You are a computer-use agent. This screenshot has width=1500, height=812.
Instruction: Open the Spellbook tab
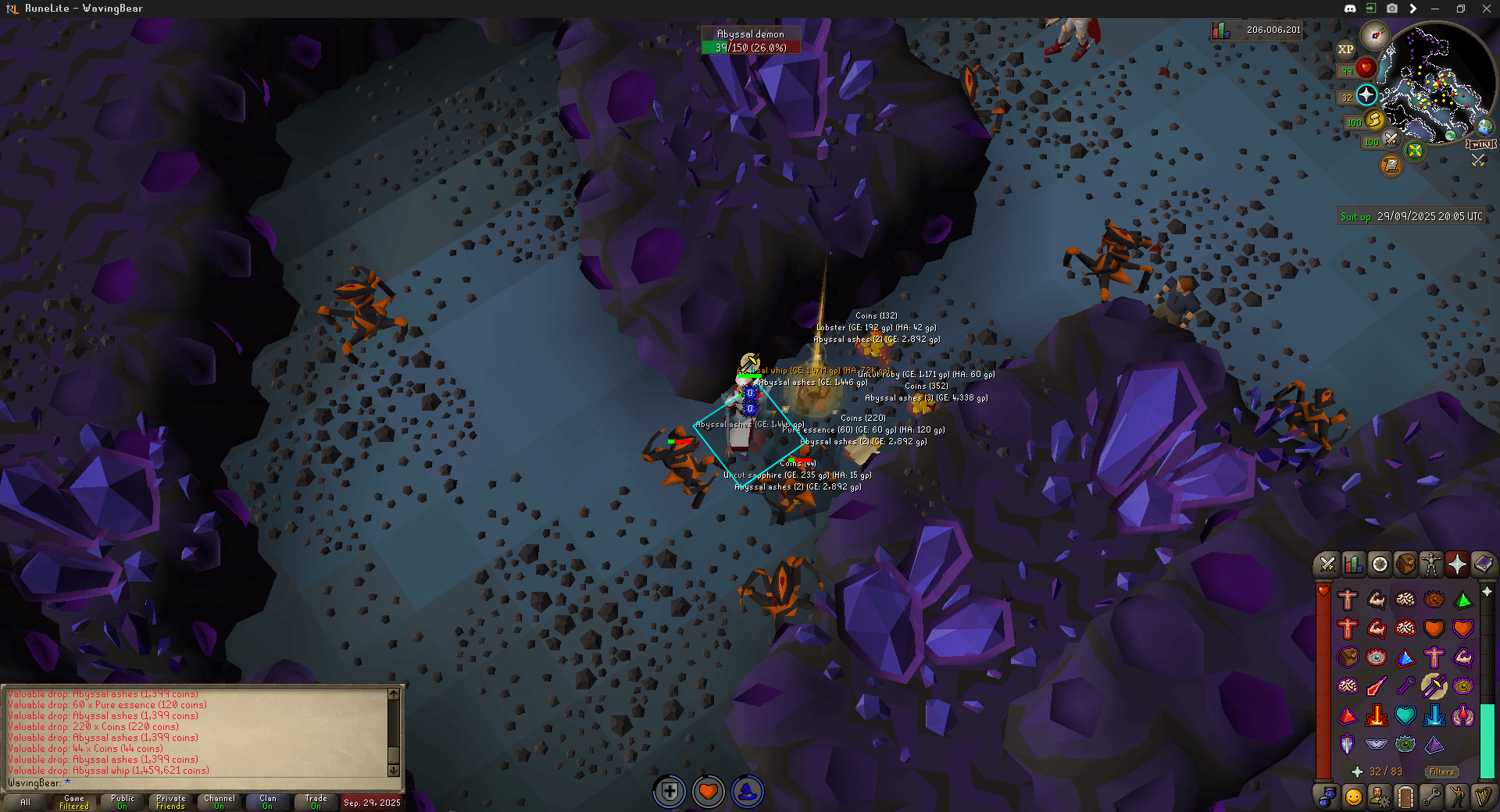point(1483,564)
